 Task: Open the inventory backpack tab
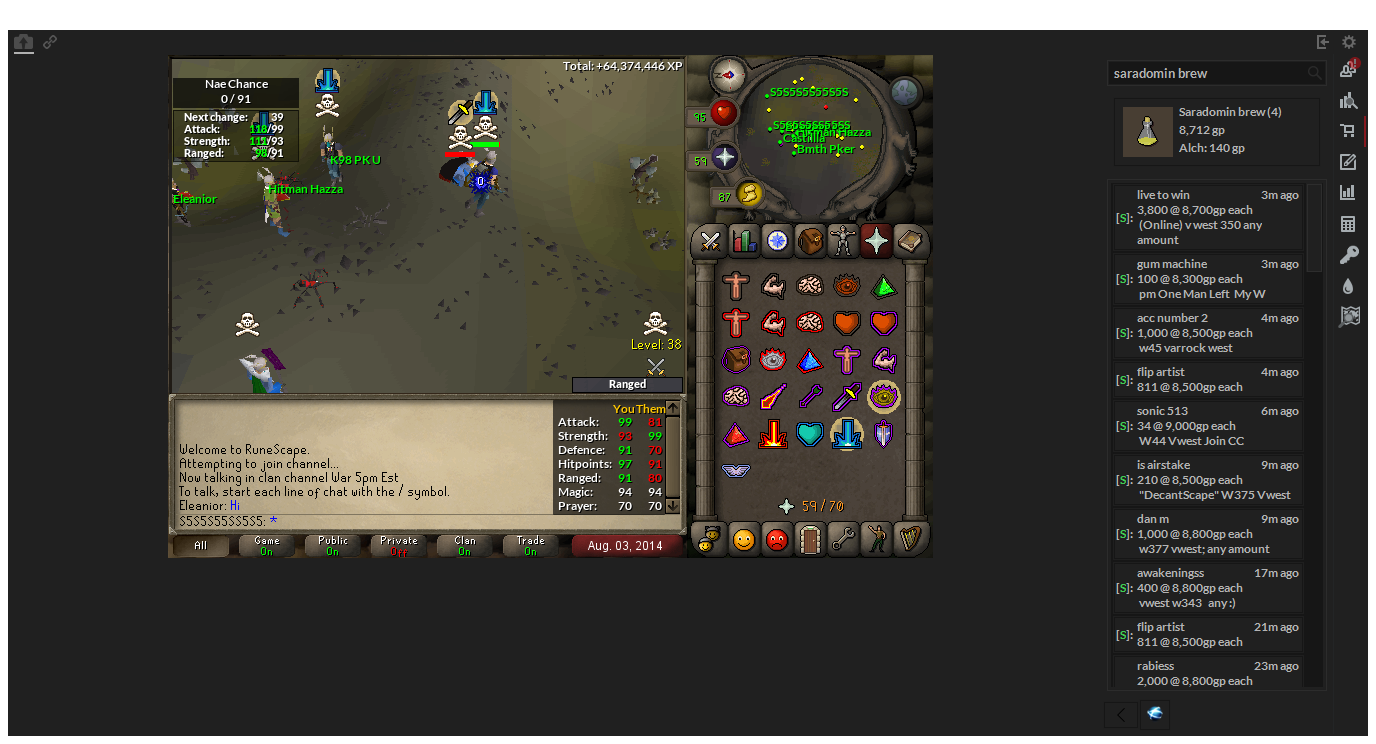point(808,241)
